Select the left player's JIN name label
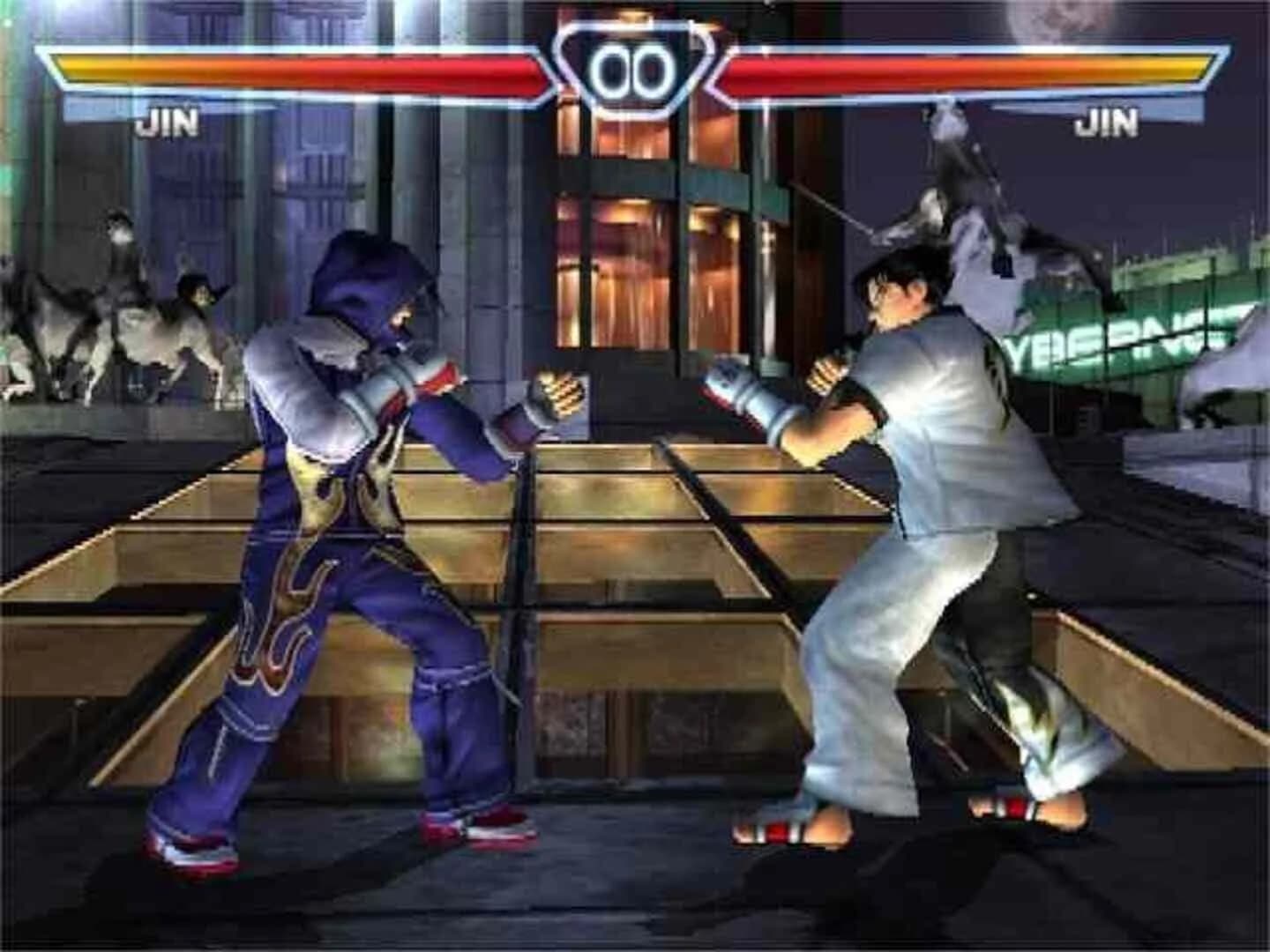The height and width of the screenshot is (952, 1270). (168, 123)
